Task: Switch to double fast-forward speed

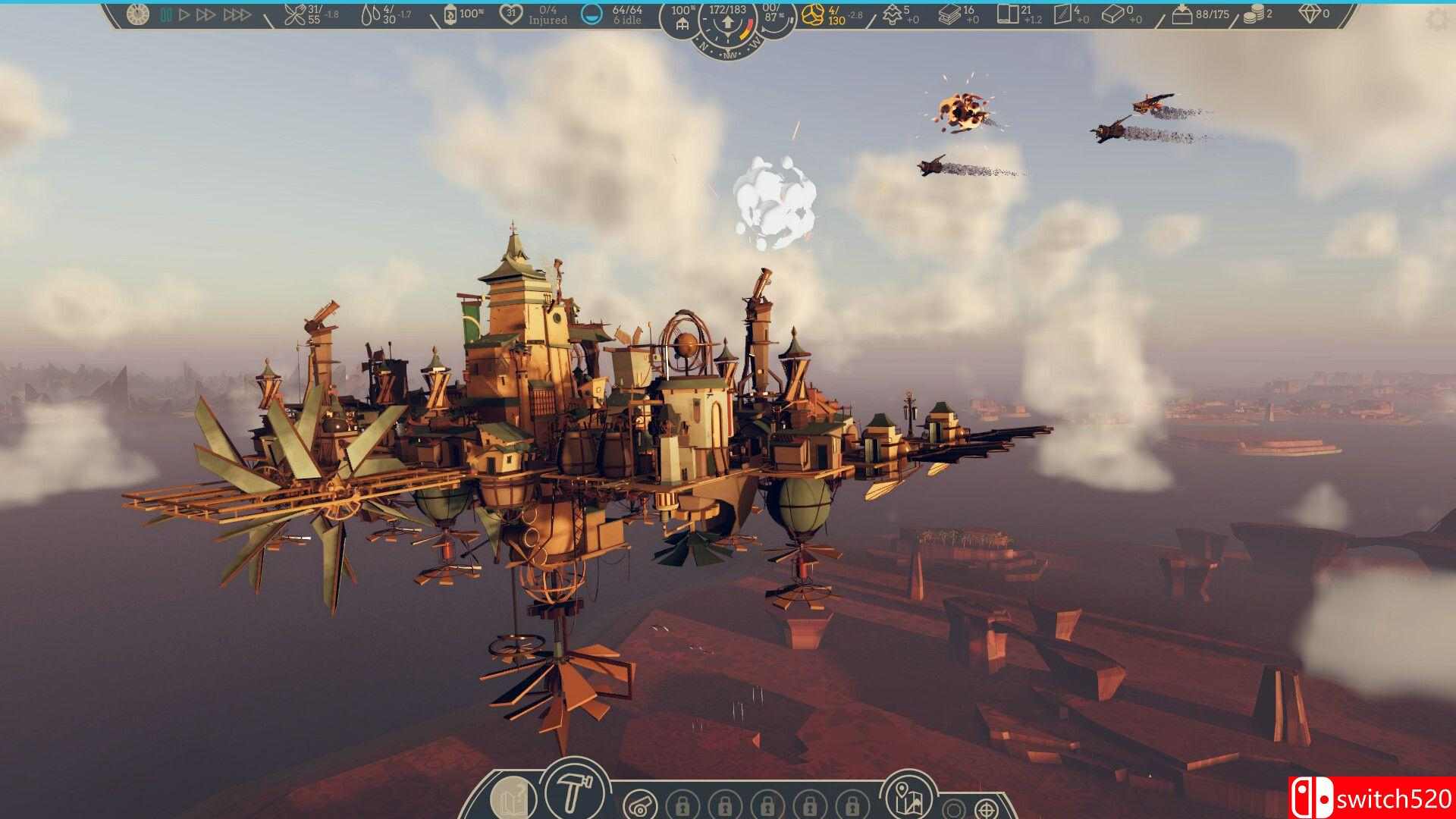Action: tap(206, 14)
